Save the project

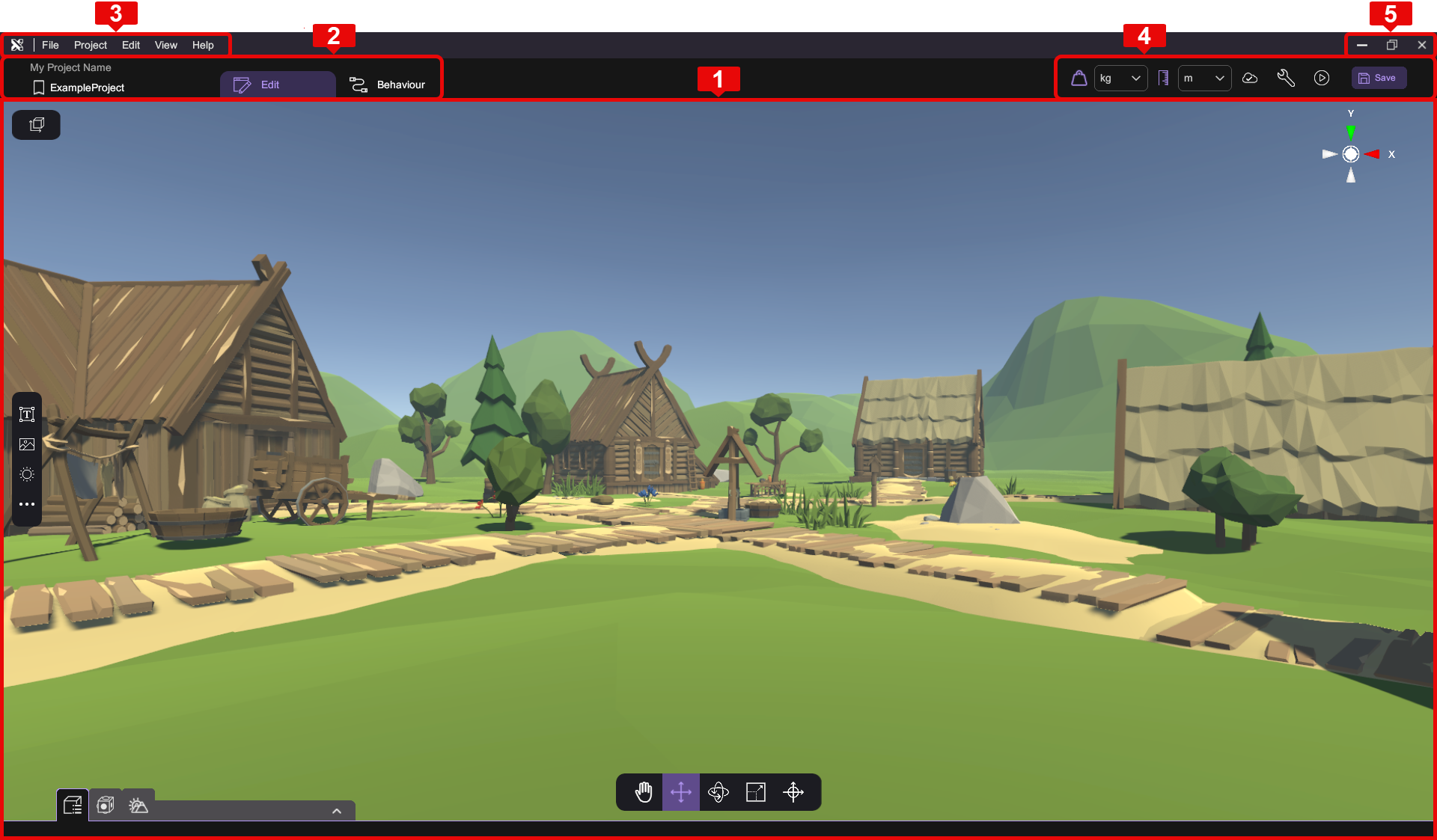[1379, 78]
